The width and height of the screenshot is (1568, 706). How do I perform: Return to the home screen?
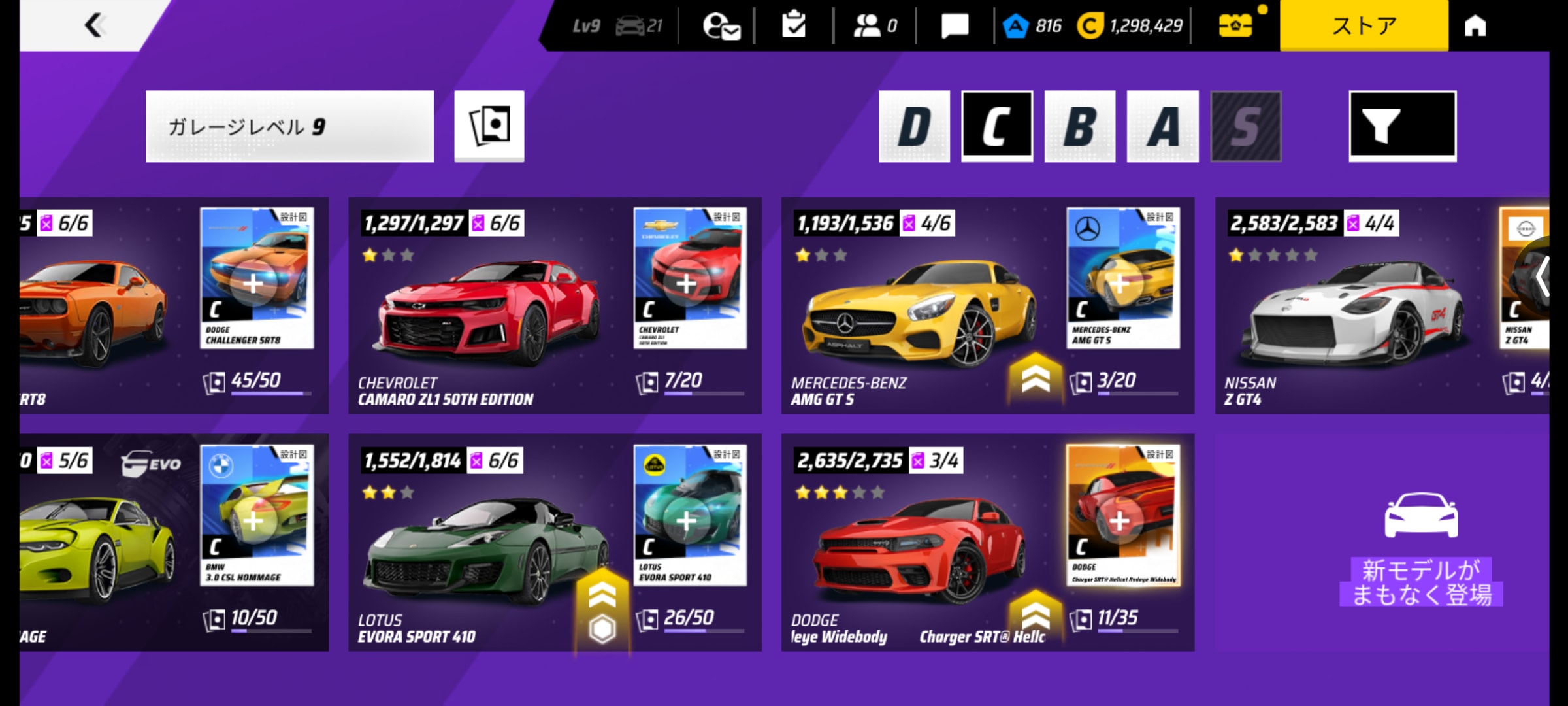point(1475,25)
